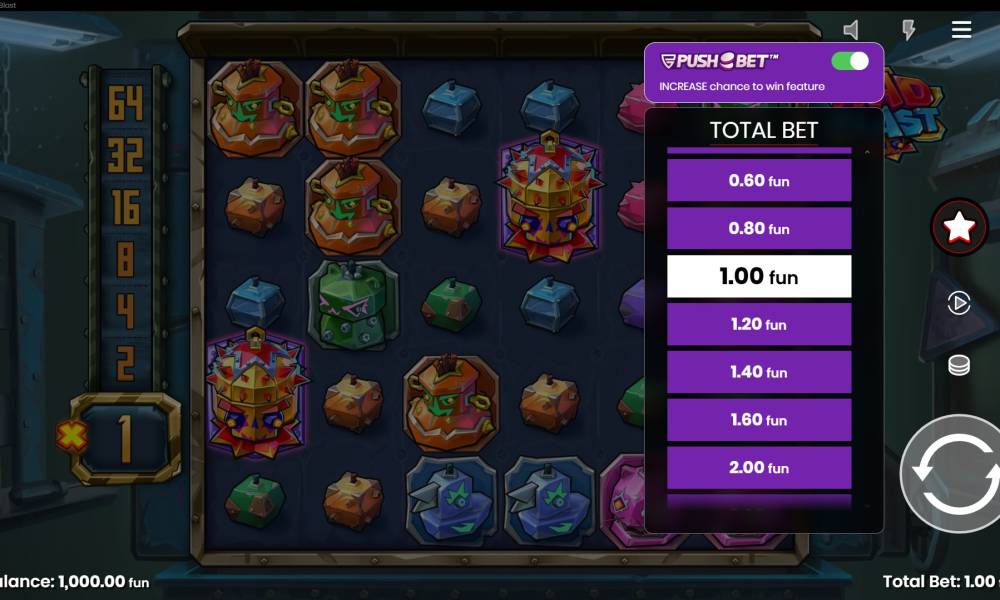Set total bet to 1.20 fun
This screenshot has width=1000, height=600.
click(759, 324)
